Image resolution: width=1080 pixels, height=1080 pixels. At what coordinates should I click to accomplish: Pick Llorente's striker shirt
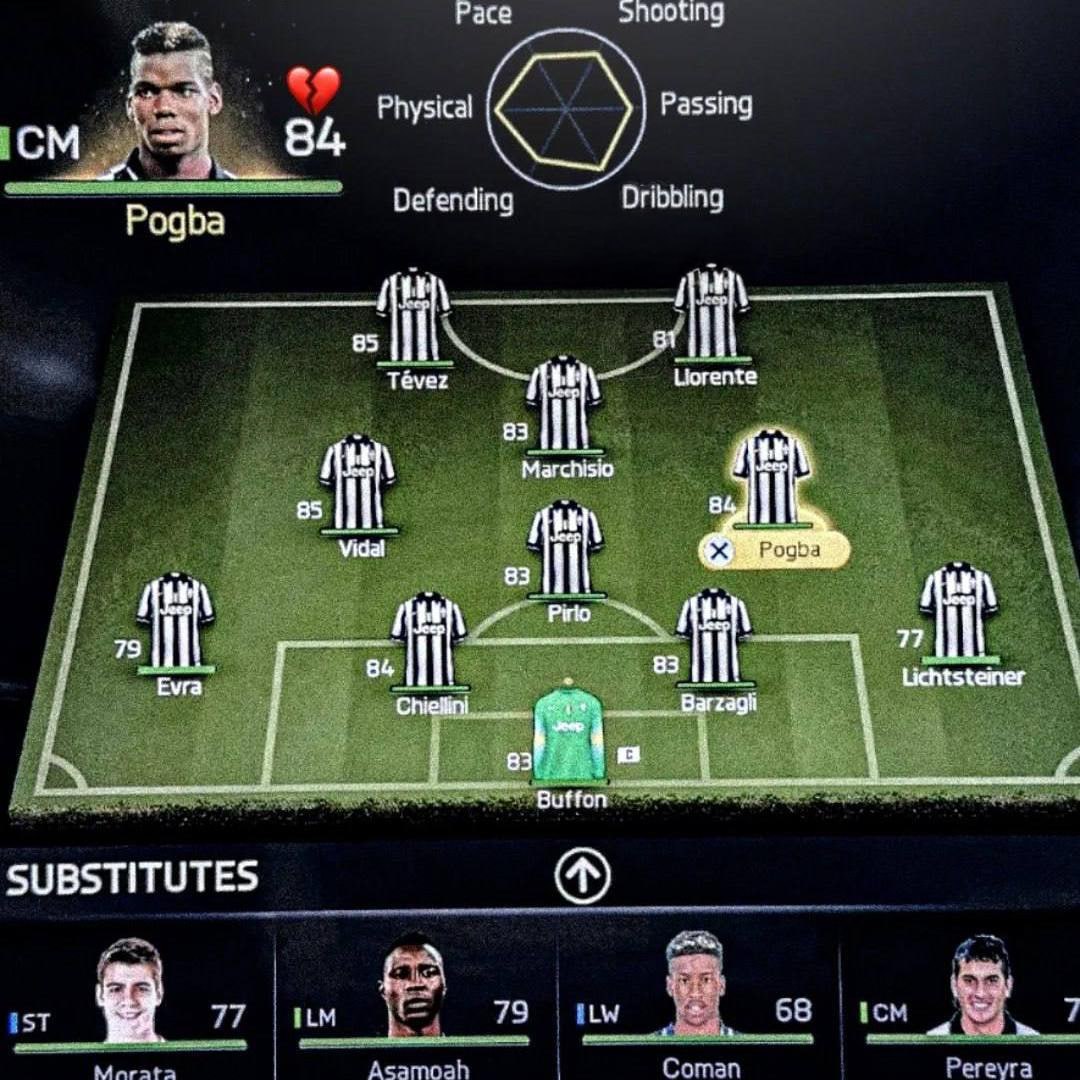point(711,313)
